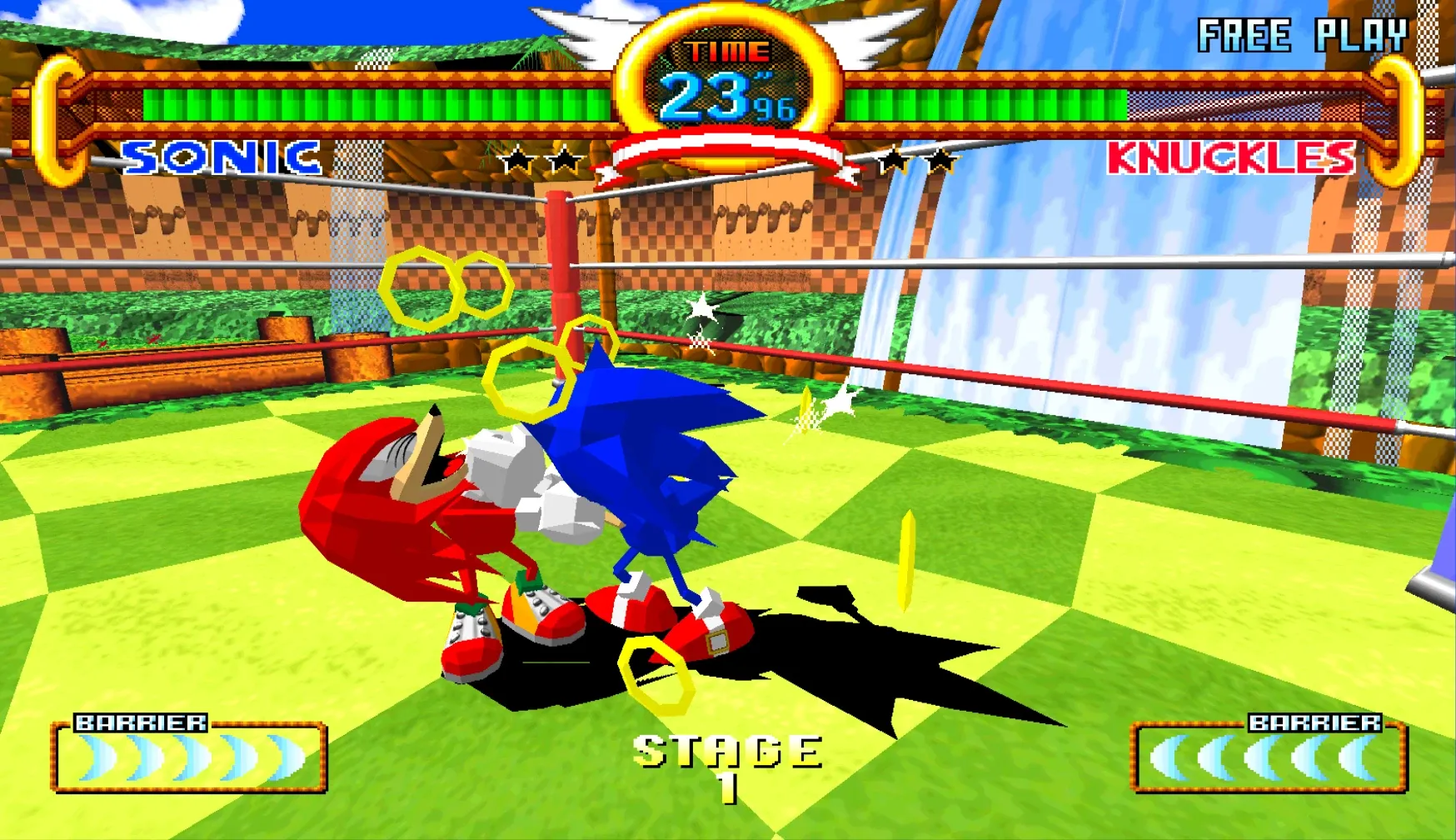The width and height of the screenshot is (1456, 840).
Task: Click Sonic's green health bar
Action: [x=375, y=102]
